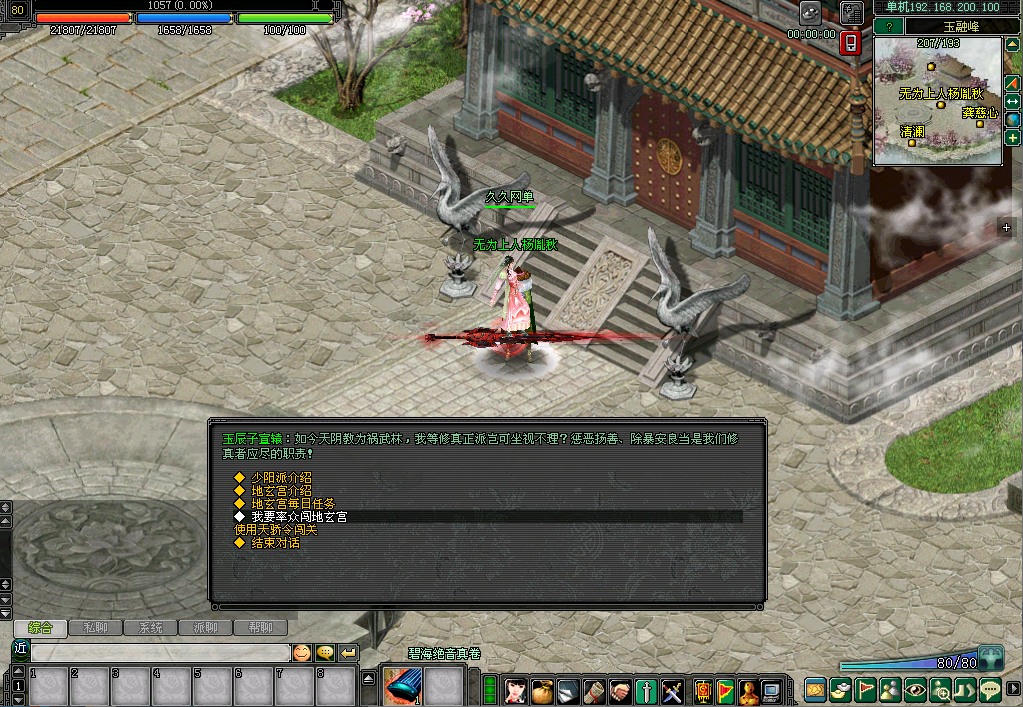The height and width of the screenshot is (707, 1023).
Task: Click the crossed swords toolbar icon
Action: pos(672,690)
